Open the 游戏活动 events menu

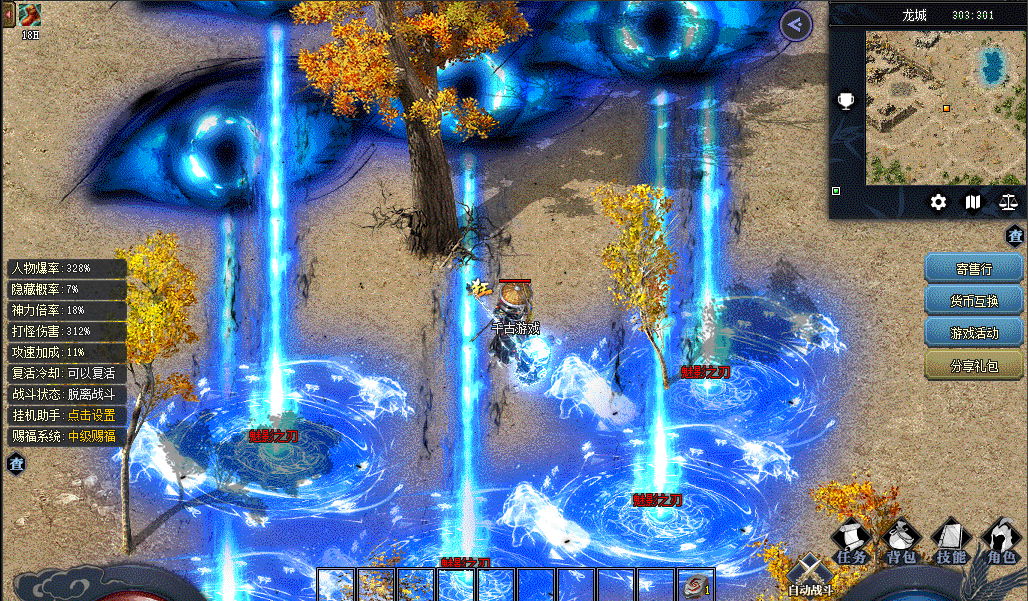click(973, 332)
